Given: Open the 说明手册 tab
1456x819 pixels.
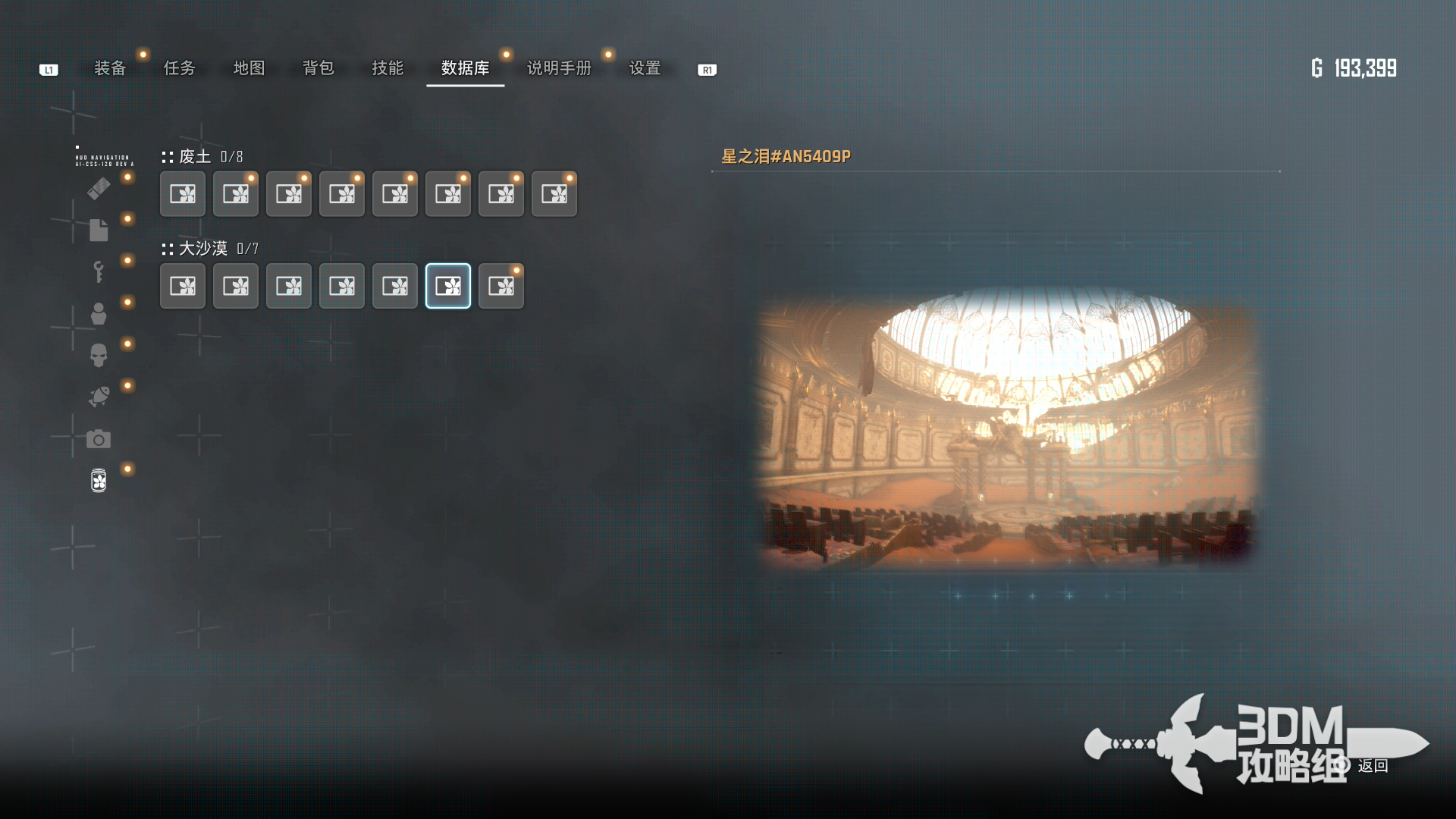Looking at the screenshot, I should pos(559,68).
